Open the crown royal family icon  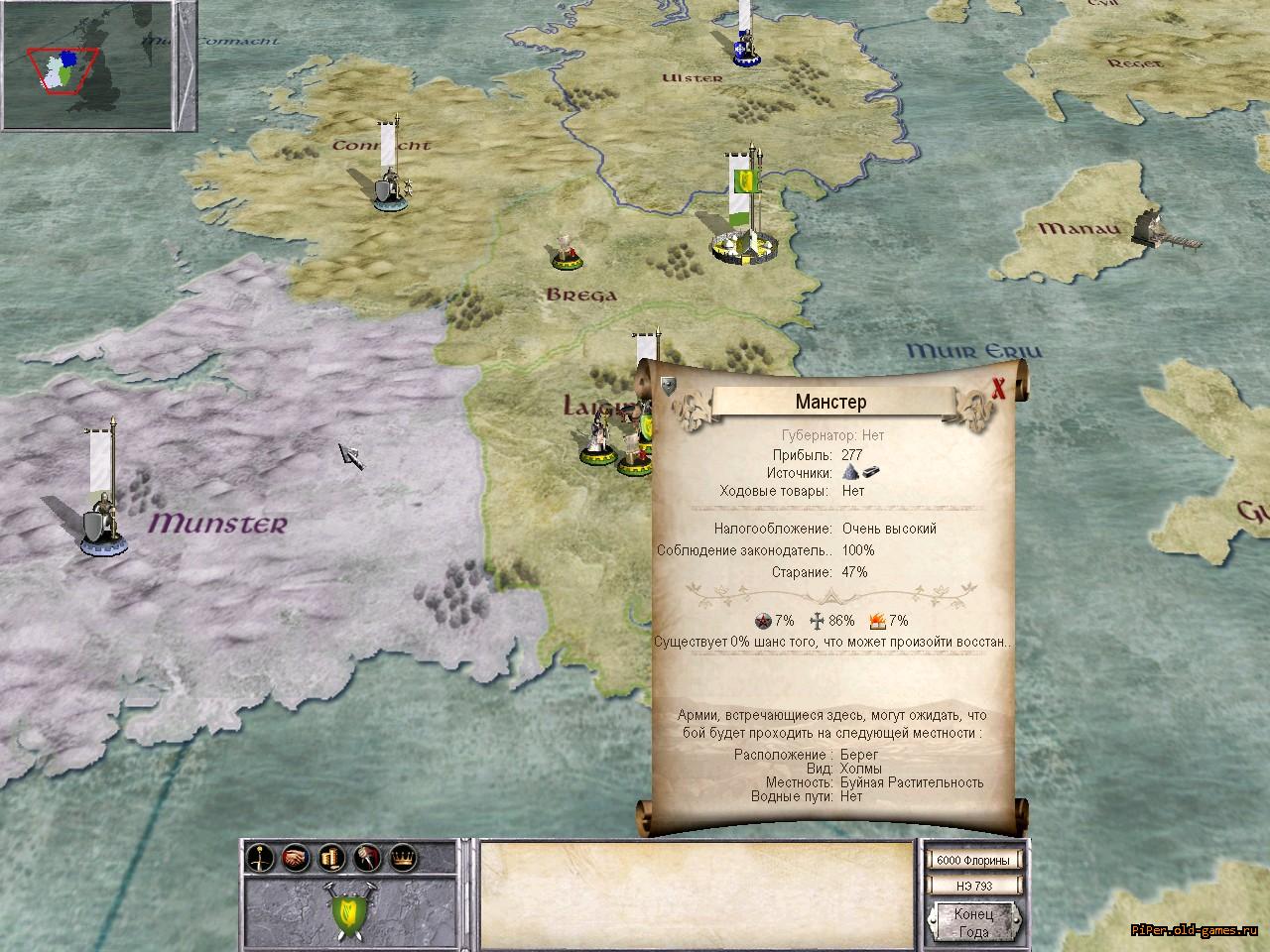coord(402,857)
